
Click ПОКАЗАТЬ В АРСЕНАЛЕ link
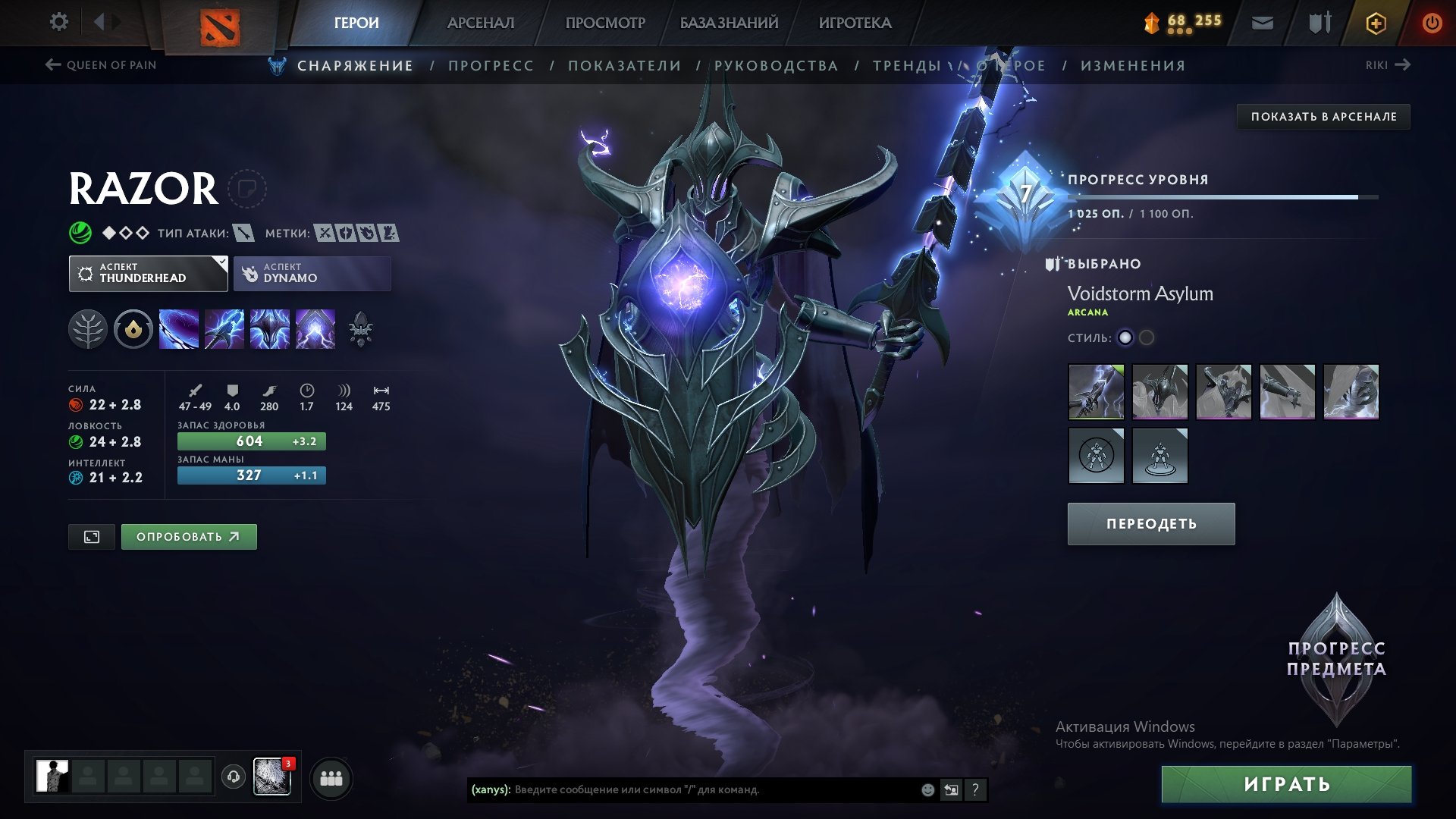pos(1323,117)
